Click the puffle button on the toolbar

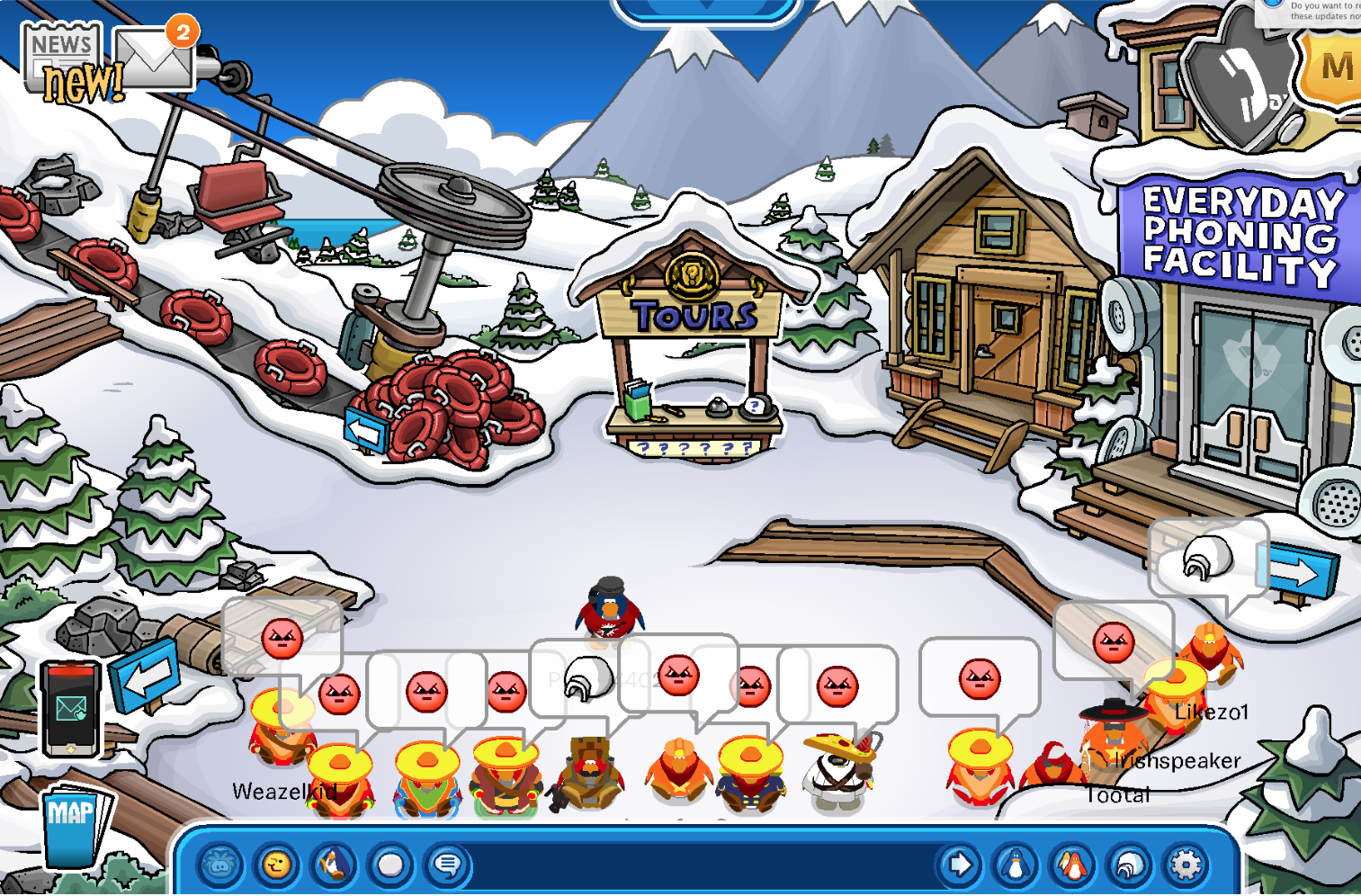pyautogui.click(x=221, y=865)
